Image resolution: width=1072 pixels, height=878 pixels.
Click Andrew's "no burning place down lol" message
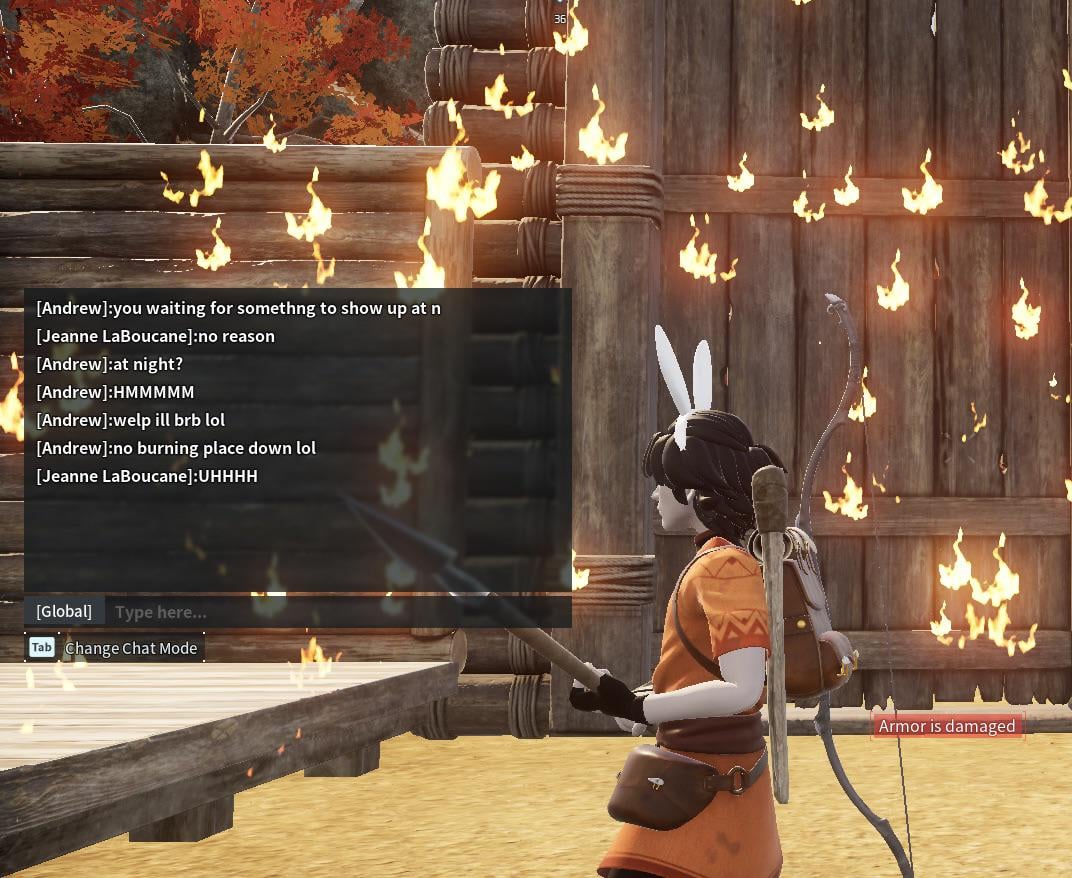(176, 448)
